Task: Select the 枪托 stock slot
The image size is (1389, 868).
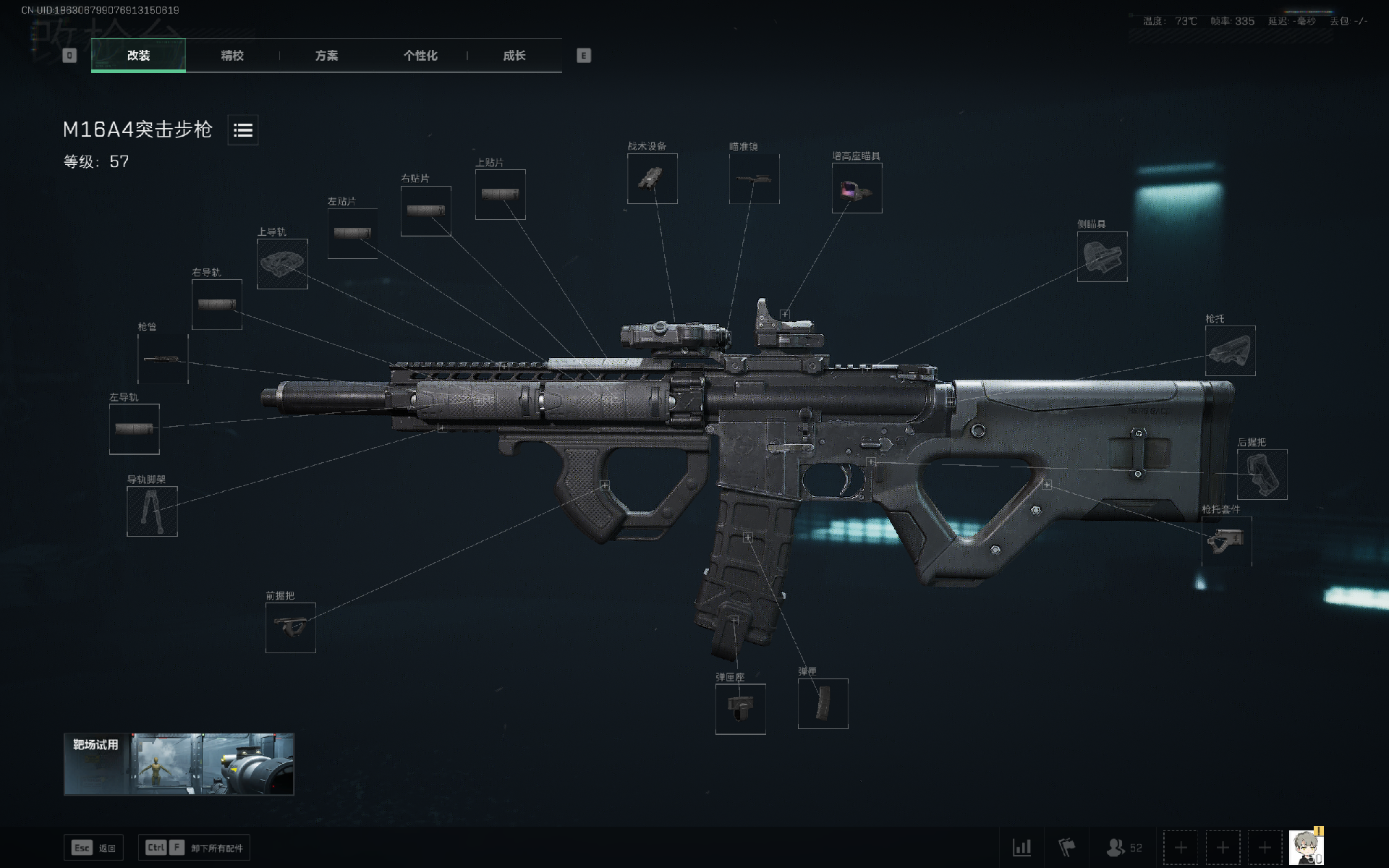Action: [1230, 352]
